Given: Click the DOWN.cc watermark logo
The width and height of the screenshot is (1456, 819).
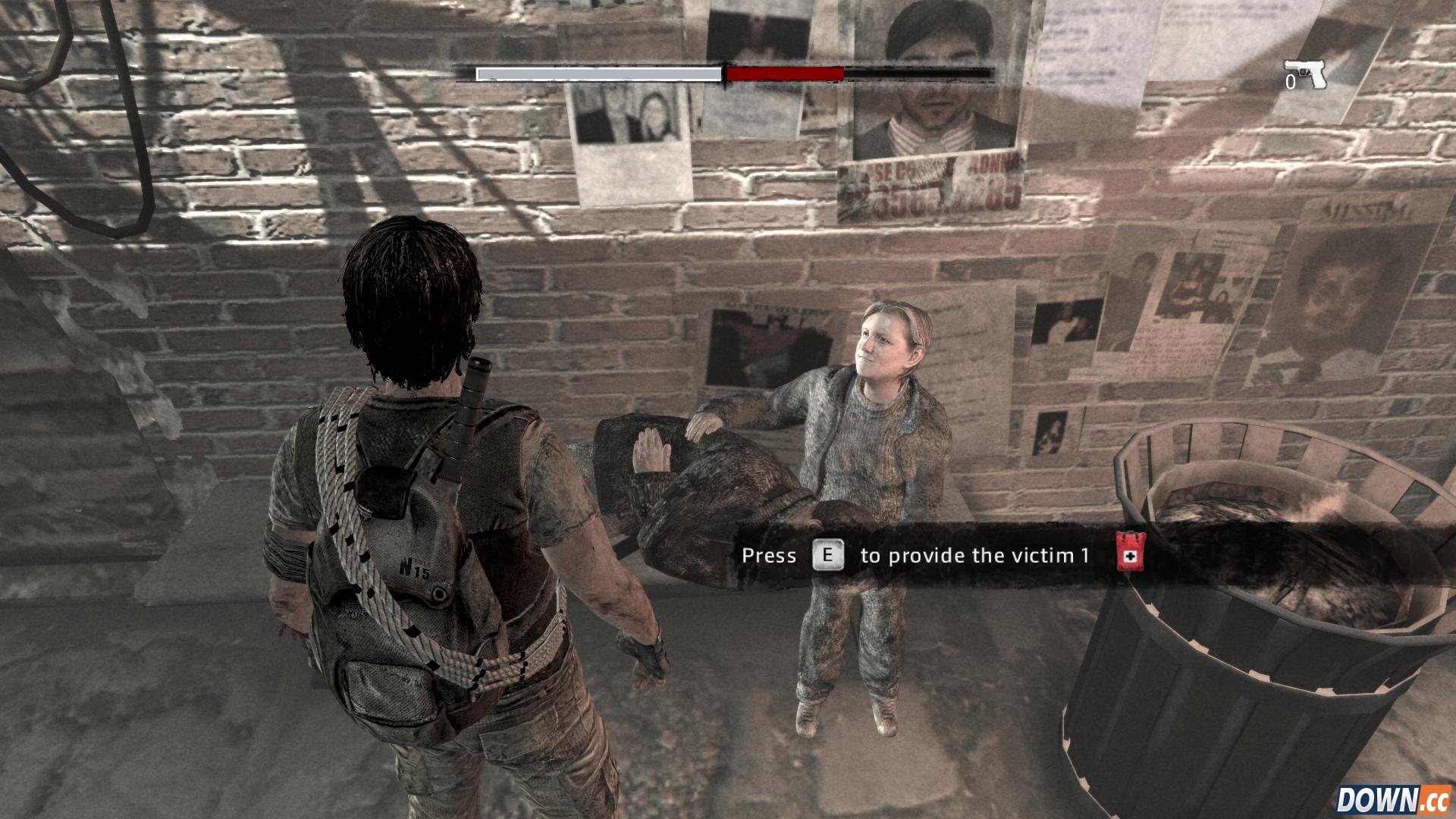Looking at the screenshot, I should (1392, 800).
